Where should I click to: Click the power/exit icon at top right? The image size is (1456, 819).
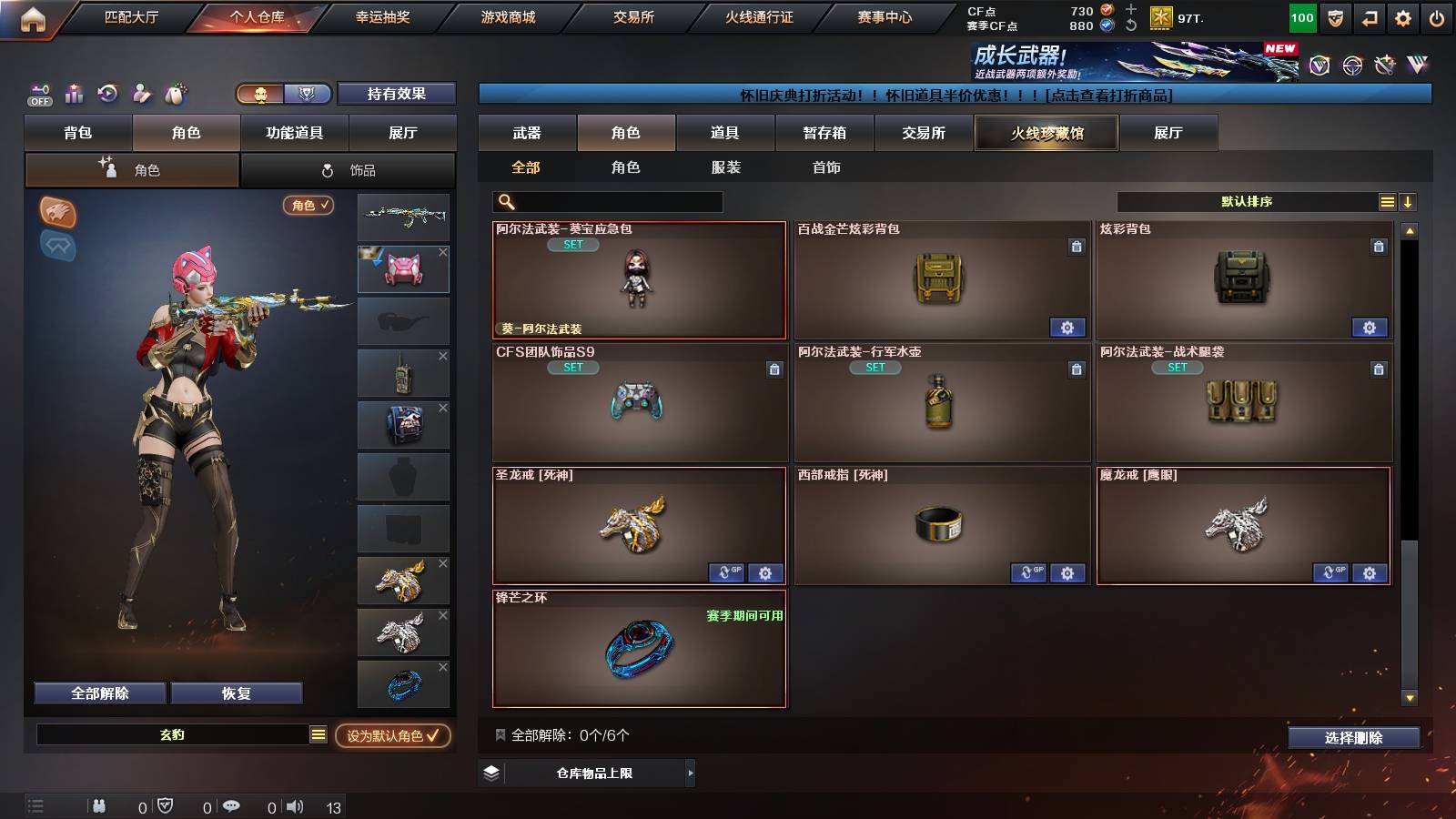point(1438,17)
